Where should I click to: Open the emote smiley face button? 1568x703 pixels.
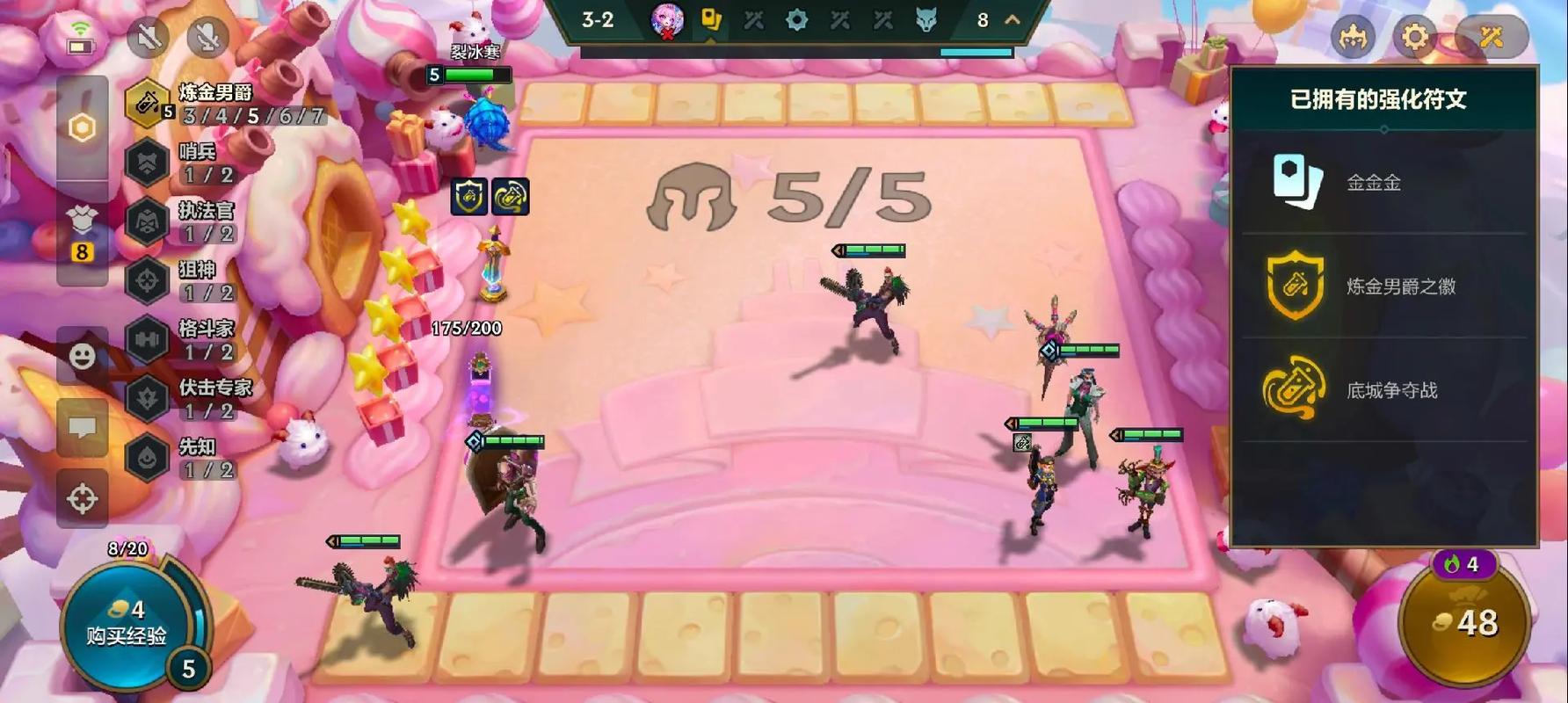tap(82, 356)
